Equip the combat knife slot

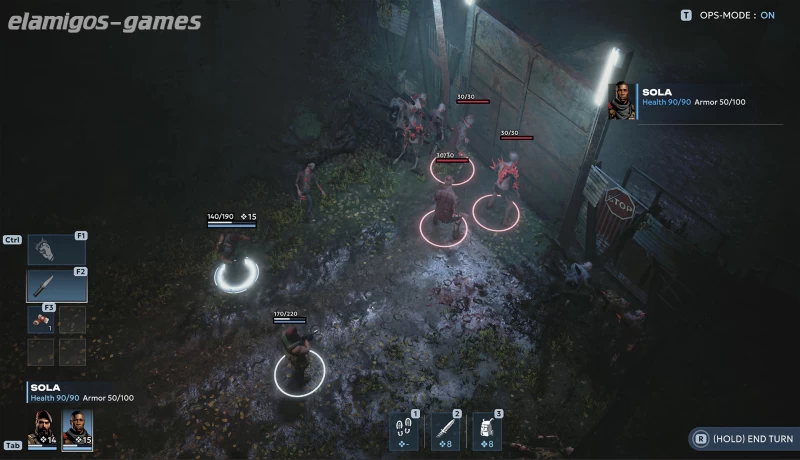(56, 287)
